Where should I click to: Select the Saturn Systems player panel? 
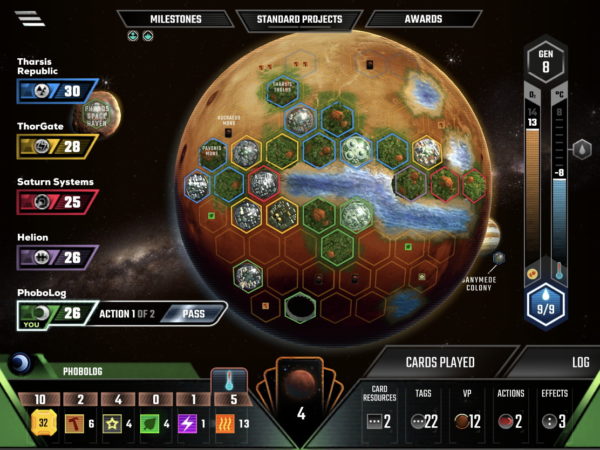coord(56,202)
